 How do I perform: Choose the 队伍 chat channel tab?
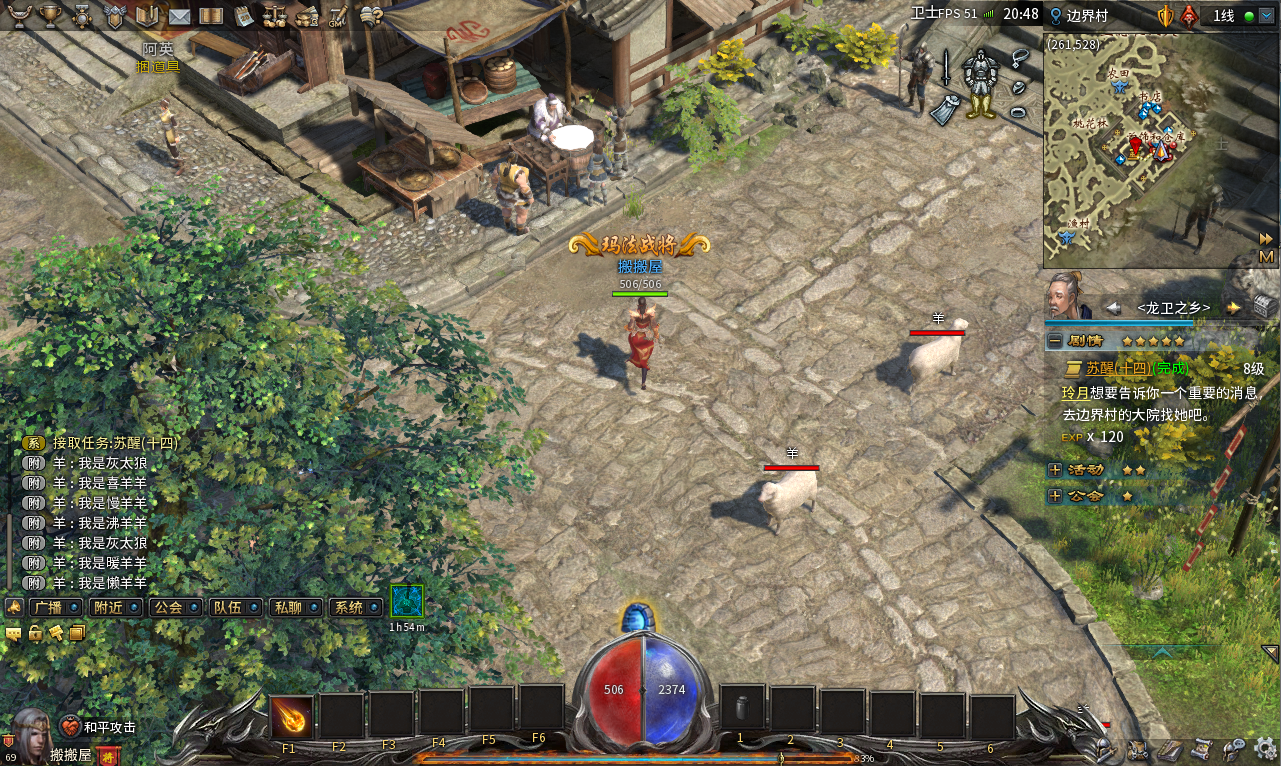coord(234,607)
